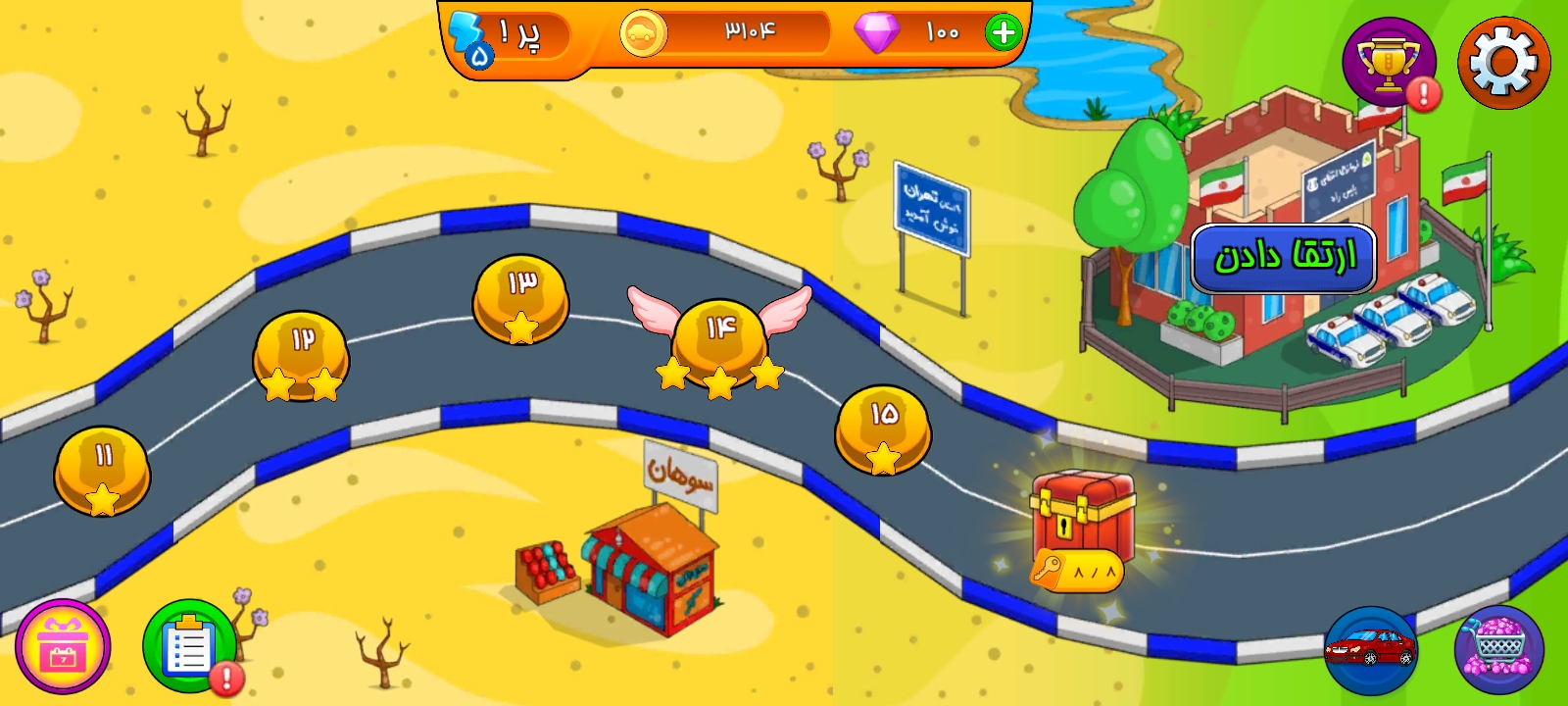Open the trophy achievements button

pyautogui.click(x=1388, y=62)
